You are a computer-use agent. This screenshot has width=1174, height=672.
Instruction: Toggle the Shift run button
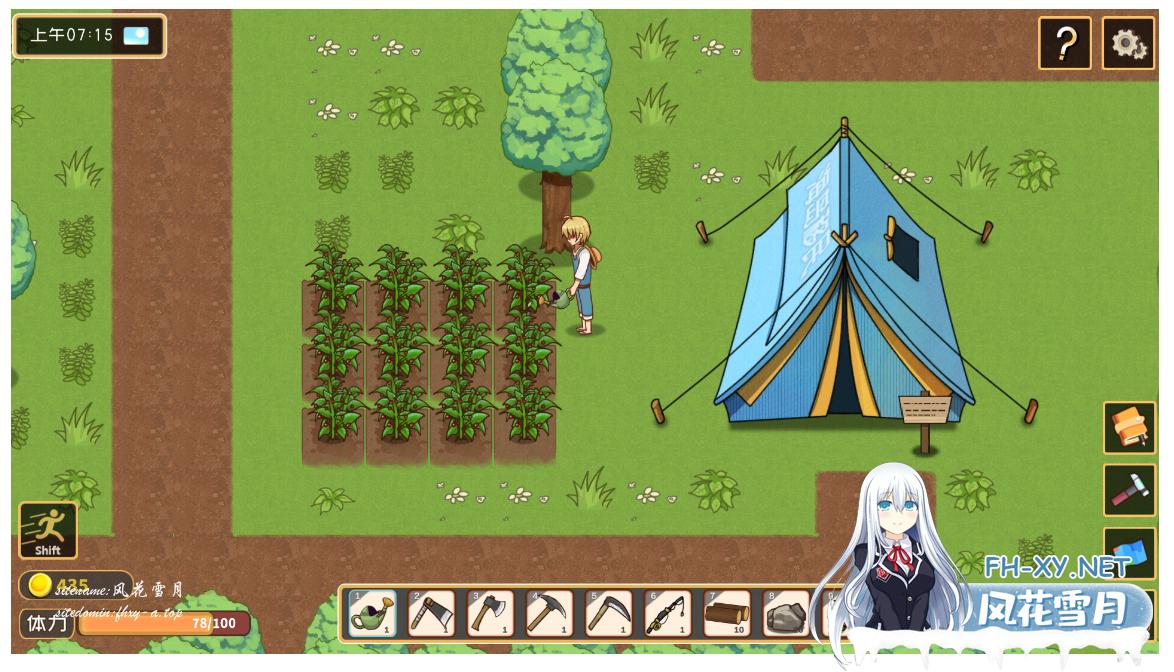(x=48, y=530)
